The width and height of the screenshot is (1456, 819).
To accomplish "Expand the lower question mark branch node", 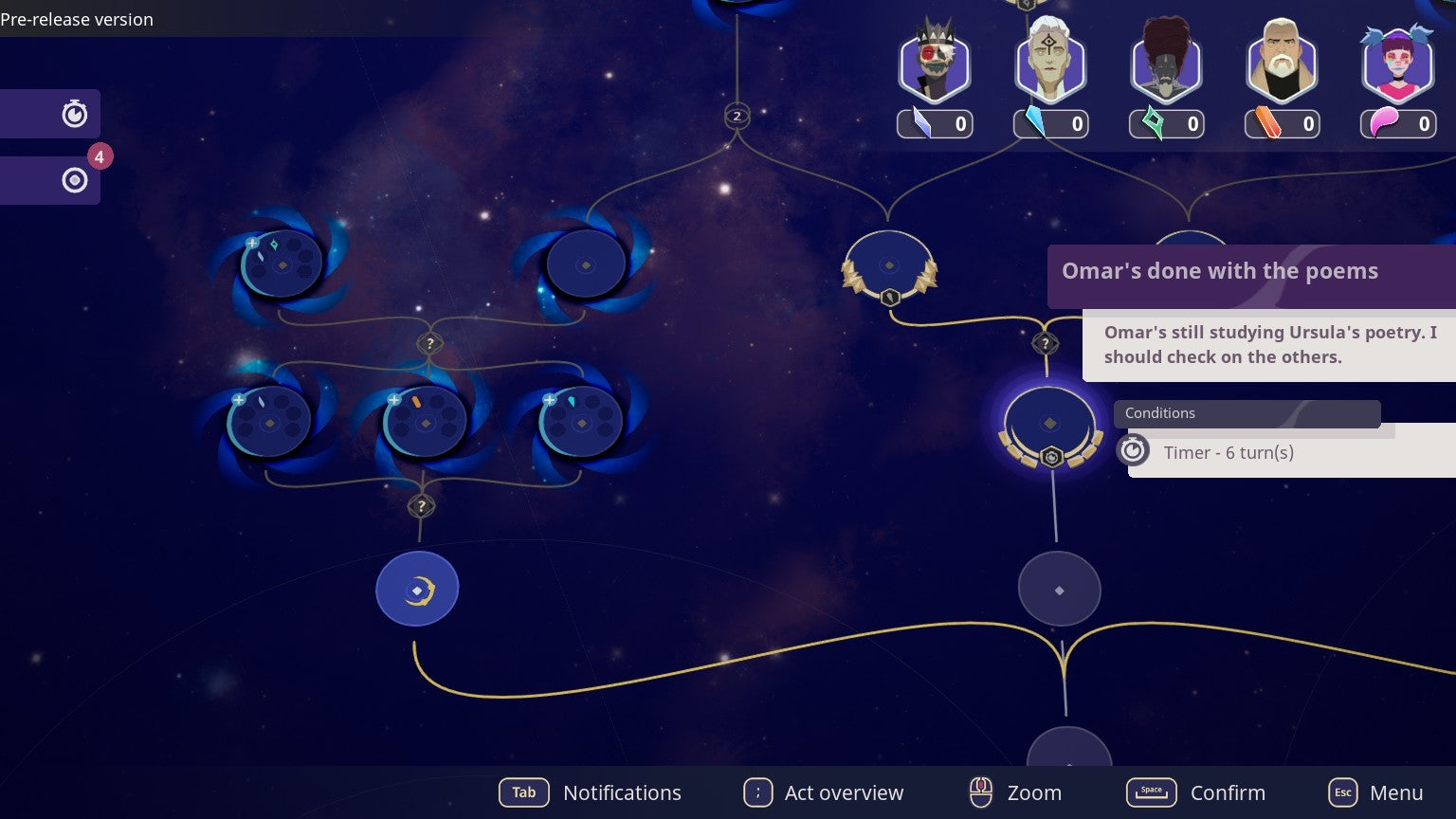I will tap(421, 506).
